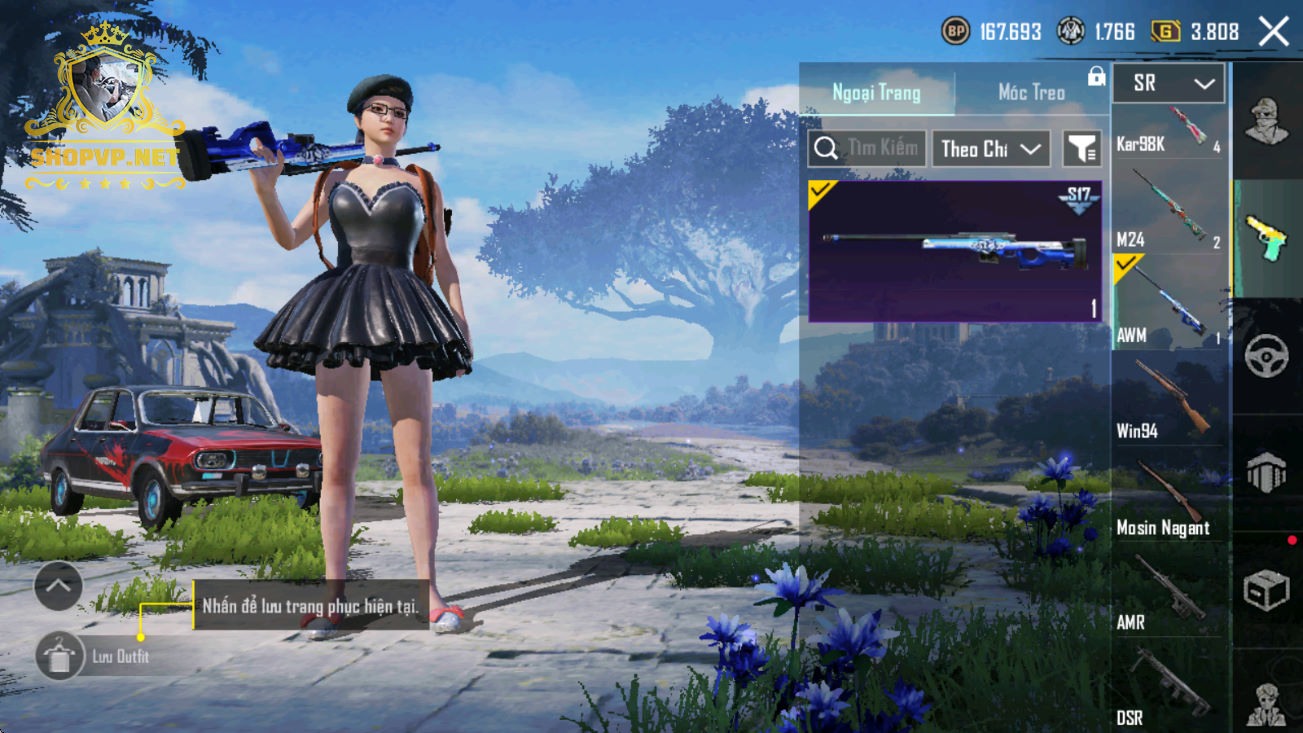Select the Win94 rifle entry
This screenshot has height=733, width=1303.
(x=1169, y=398)
